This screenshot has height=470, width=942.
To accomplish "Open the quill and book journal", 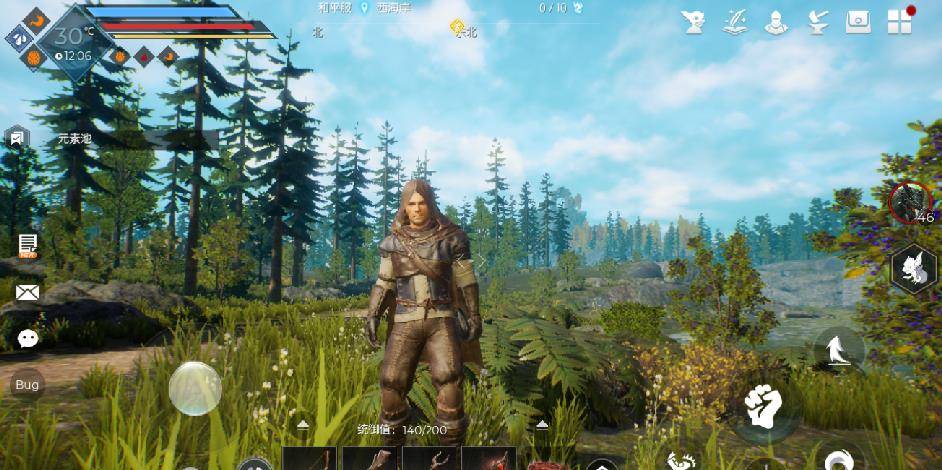I will 735,22.
